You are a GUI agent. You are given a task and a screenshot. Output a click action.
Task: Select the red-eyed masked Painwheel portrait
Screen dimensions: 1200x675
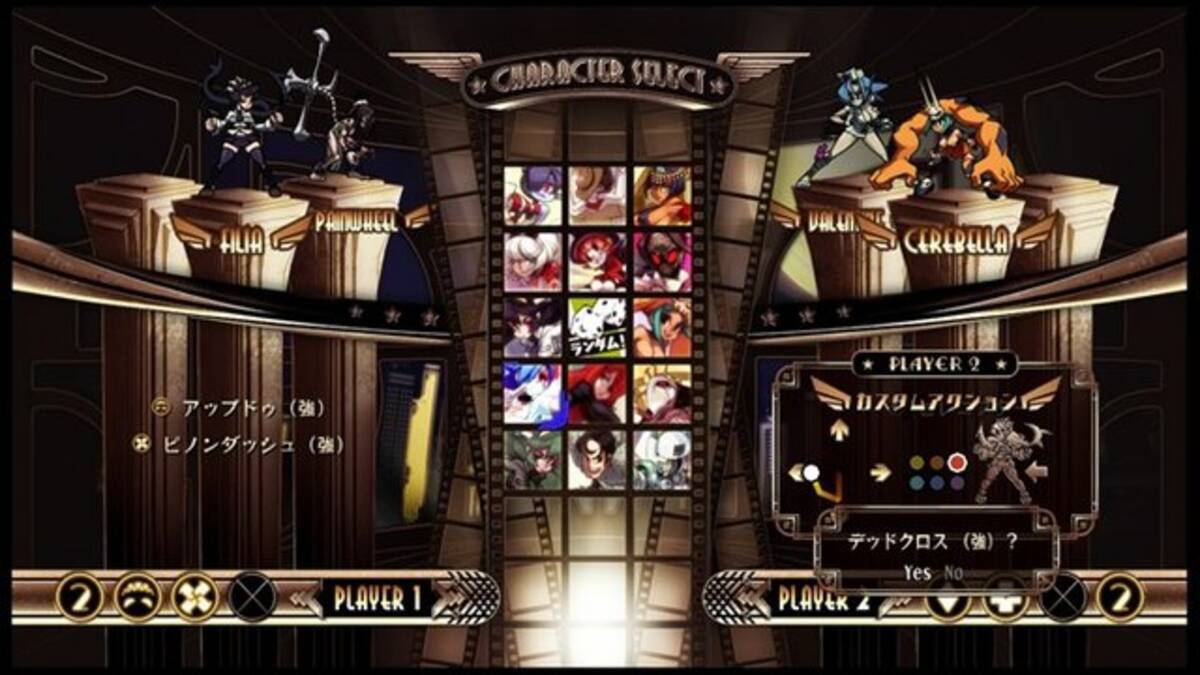tap(662, 262)
